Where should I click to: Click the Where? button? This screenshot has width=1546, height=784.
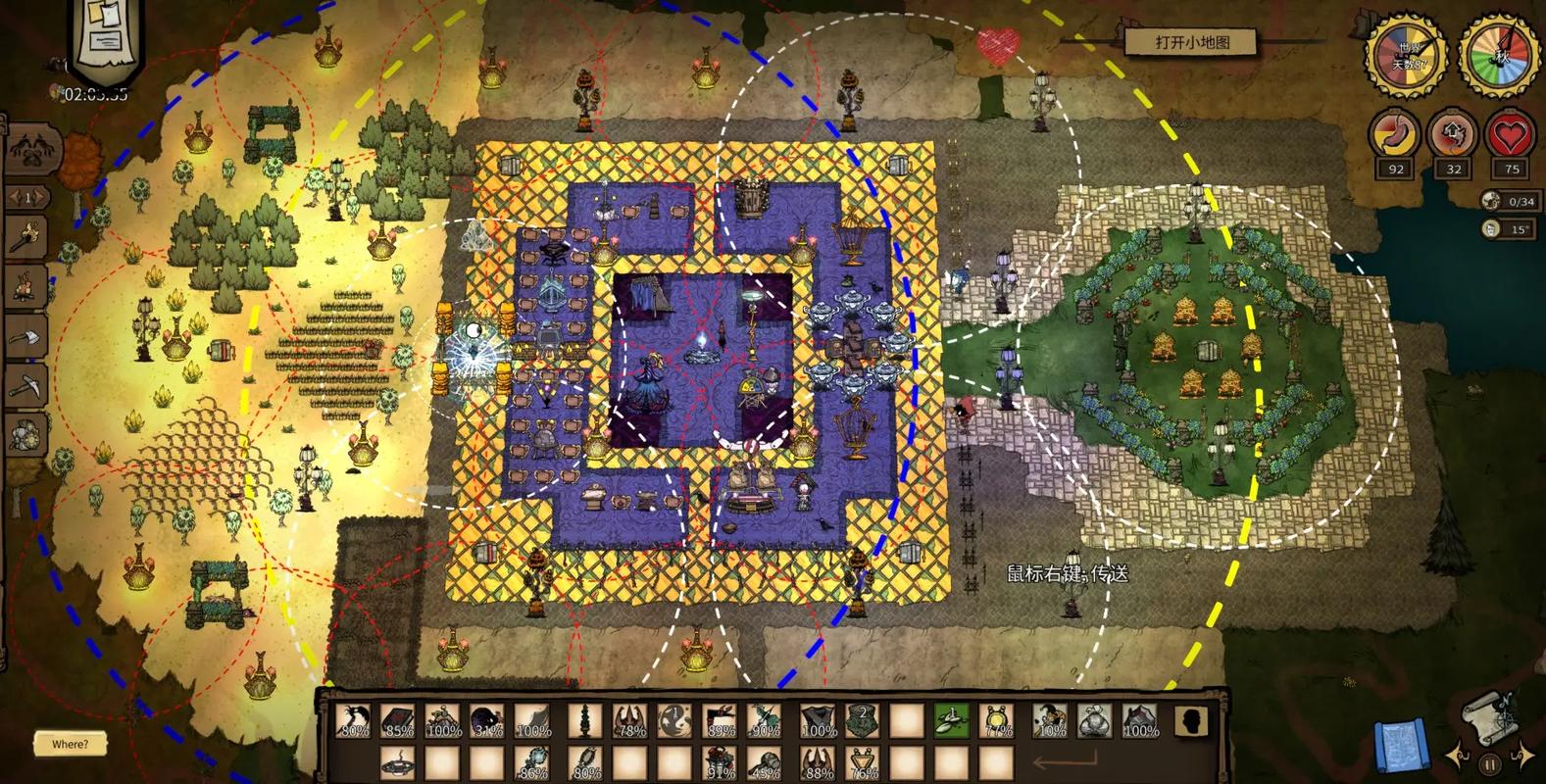coord(70,744)
